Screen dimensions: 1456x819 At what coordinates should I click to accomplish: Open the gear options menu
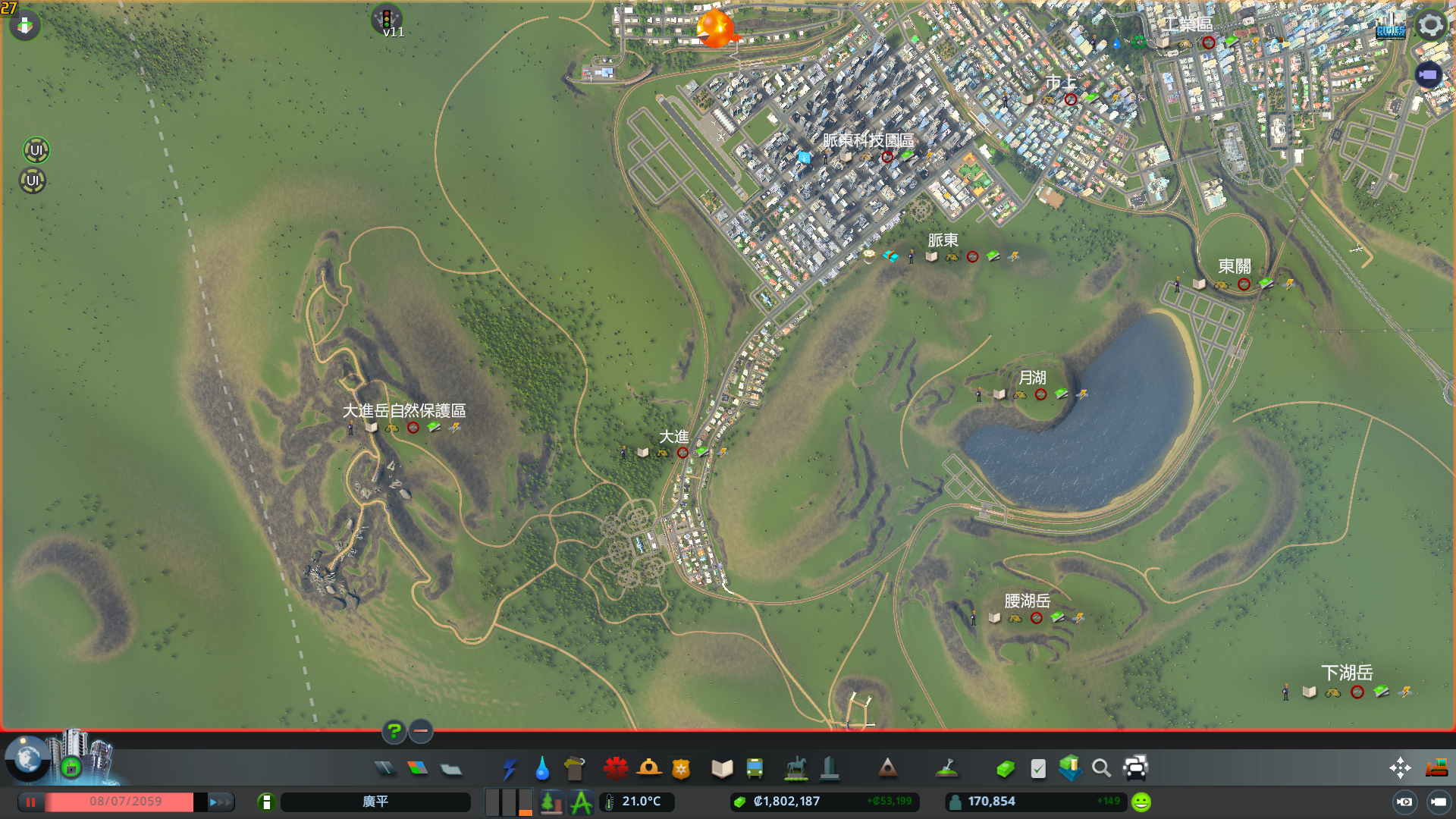click(x=1430, y=25)
